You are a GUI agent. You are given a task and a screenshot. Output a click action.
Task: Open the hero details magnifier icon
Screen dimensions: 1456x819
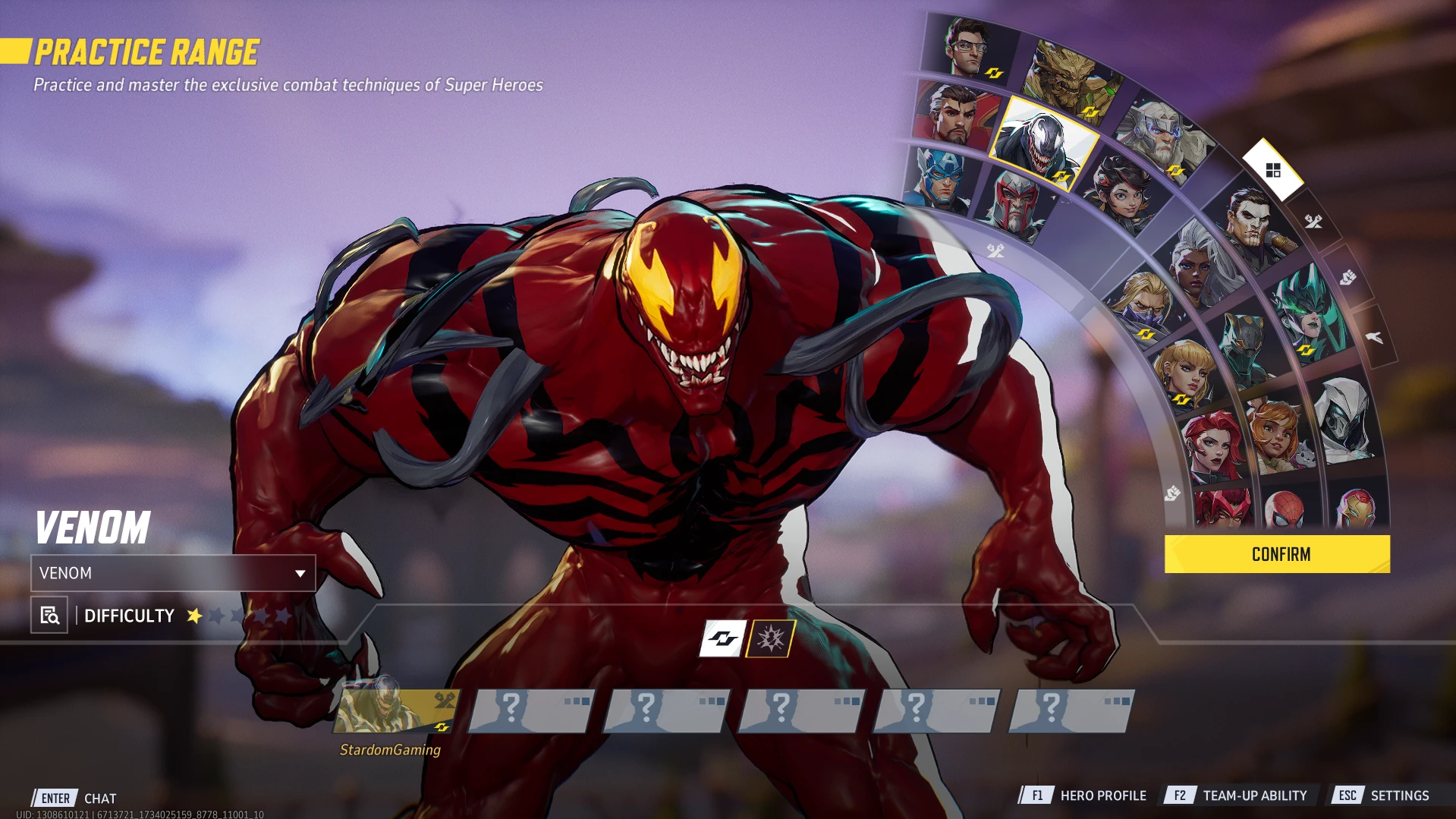point(49,615)
